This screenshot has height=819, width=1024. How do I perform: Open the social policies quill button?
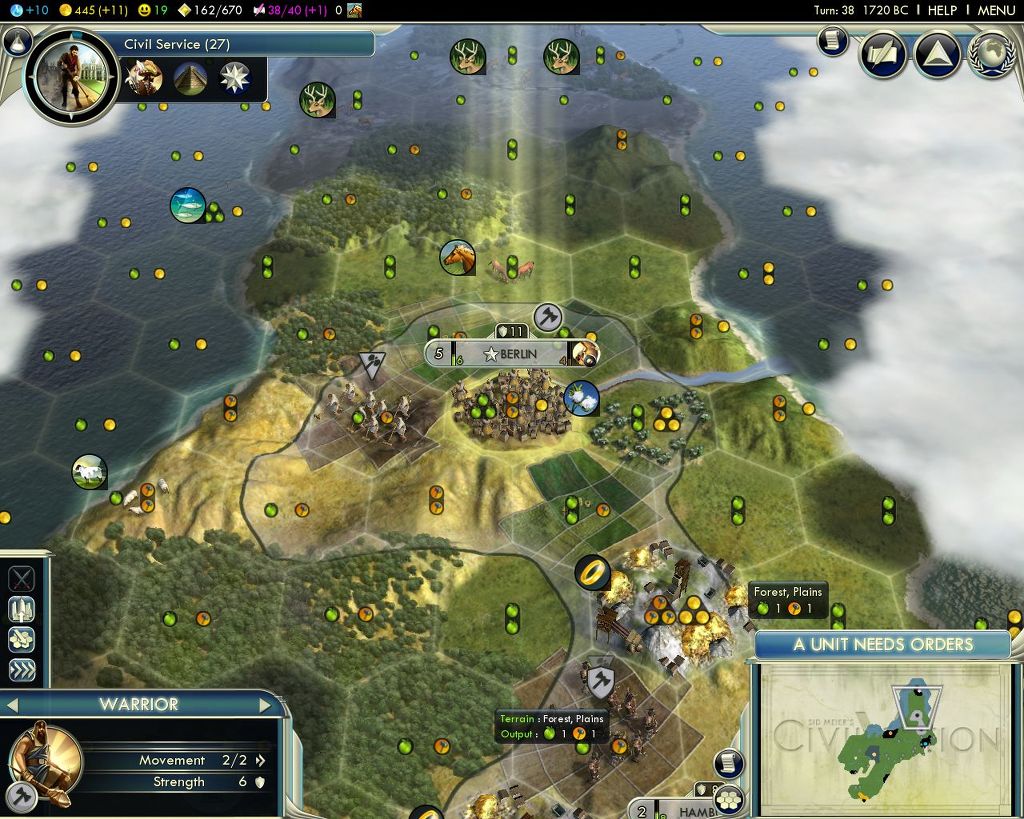883,54
